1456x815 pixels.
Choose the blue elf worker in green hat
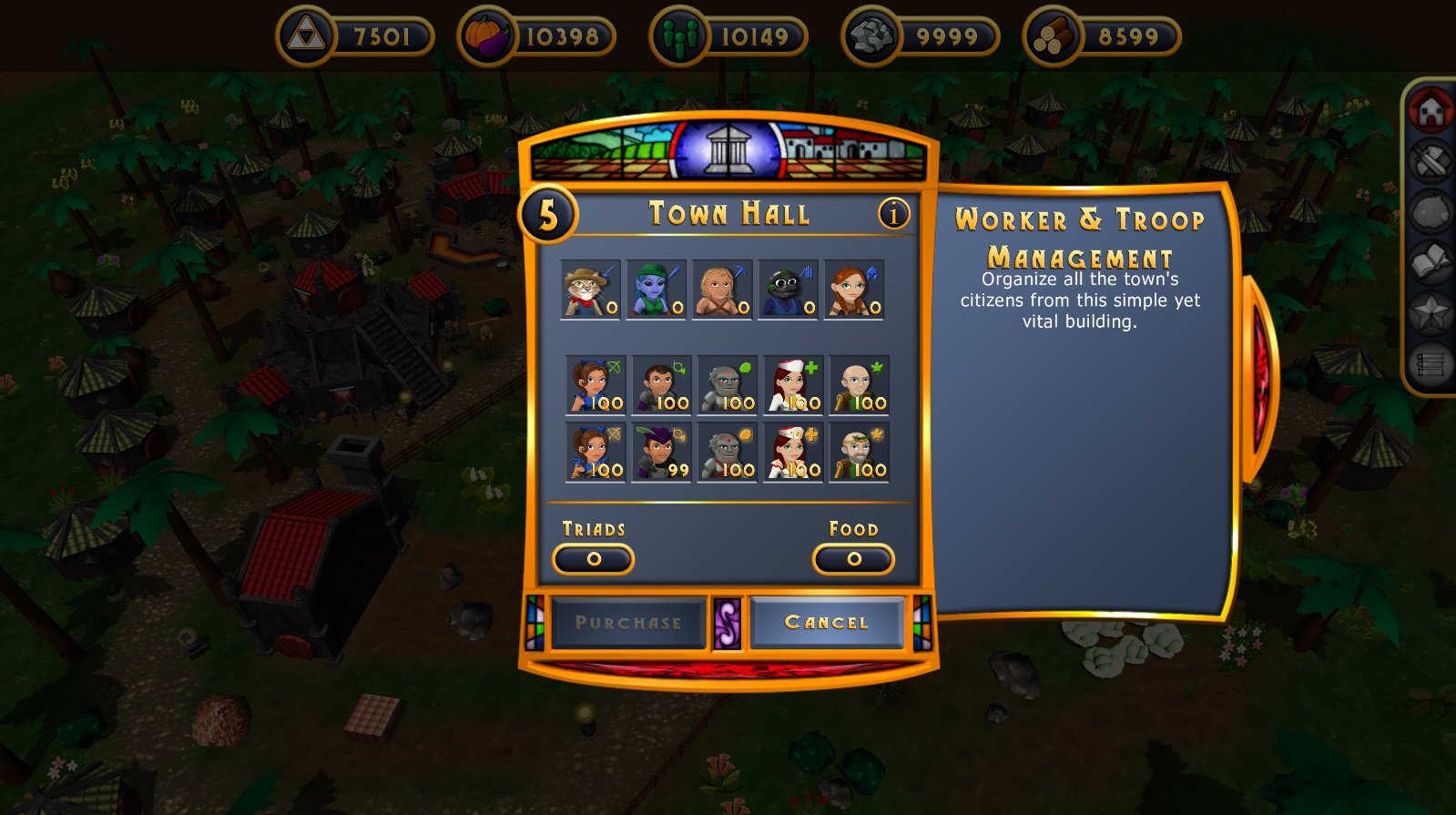click(656, 290)
